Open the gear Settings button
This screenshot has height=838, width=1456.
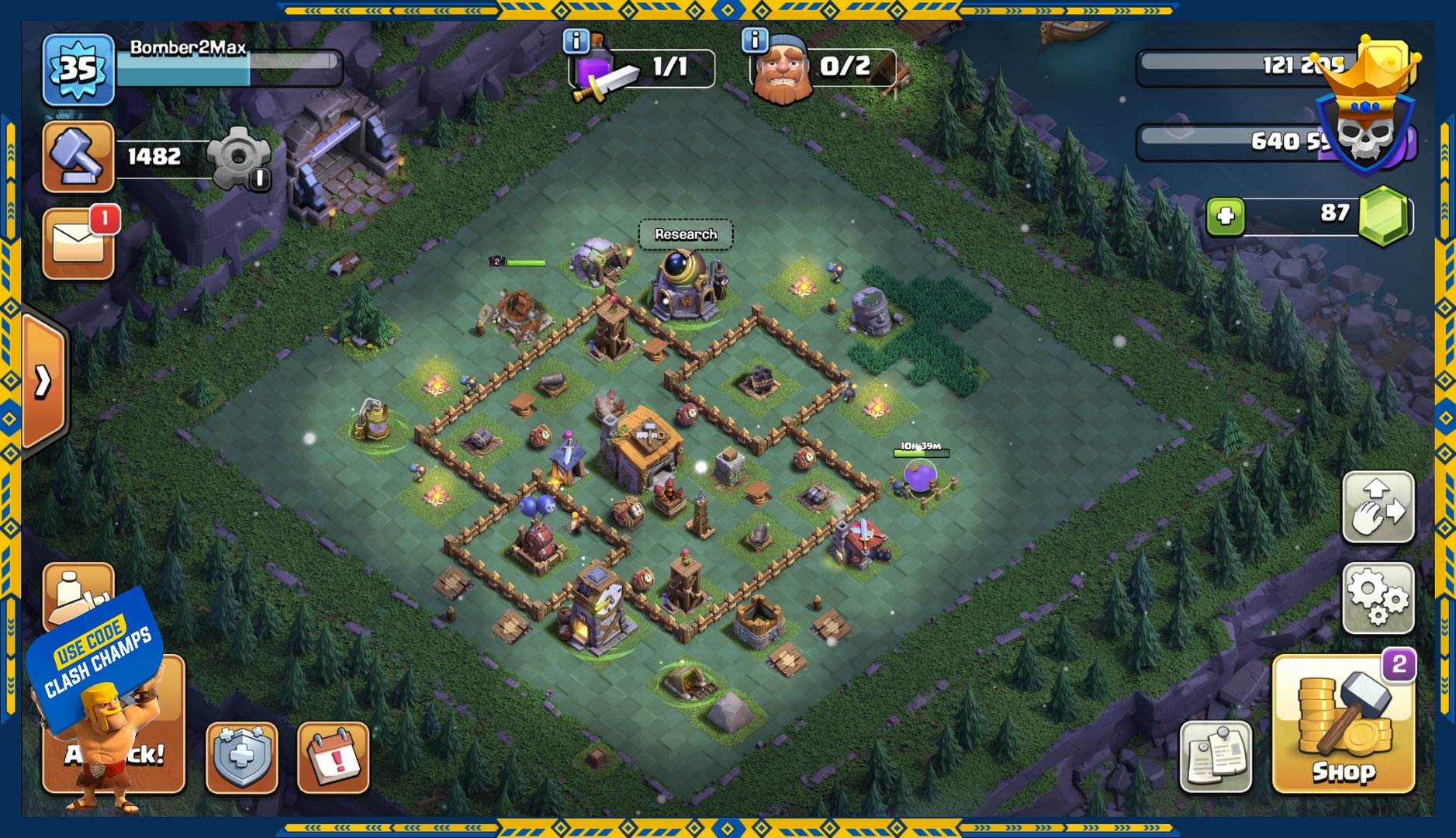(1378, 597)
